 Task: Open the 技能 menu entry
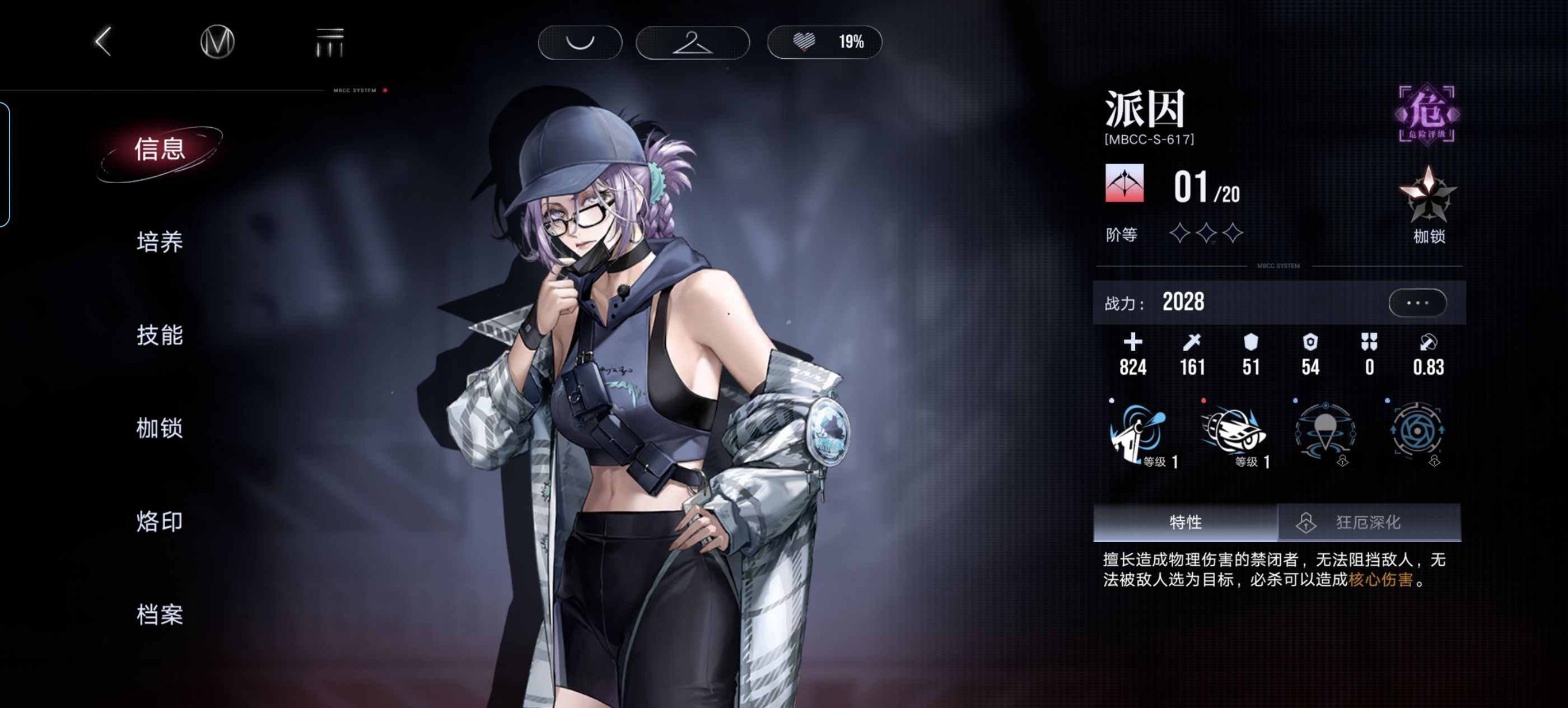coord(160,335)
